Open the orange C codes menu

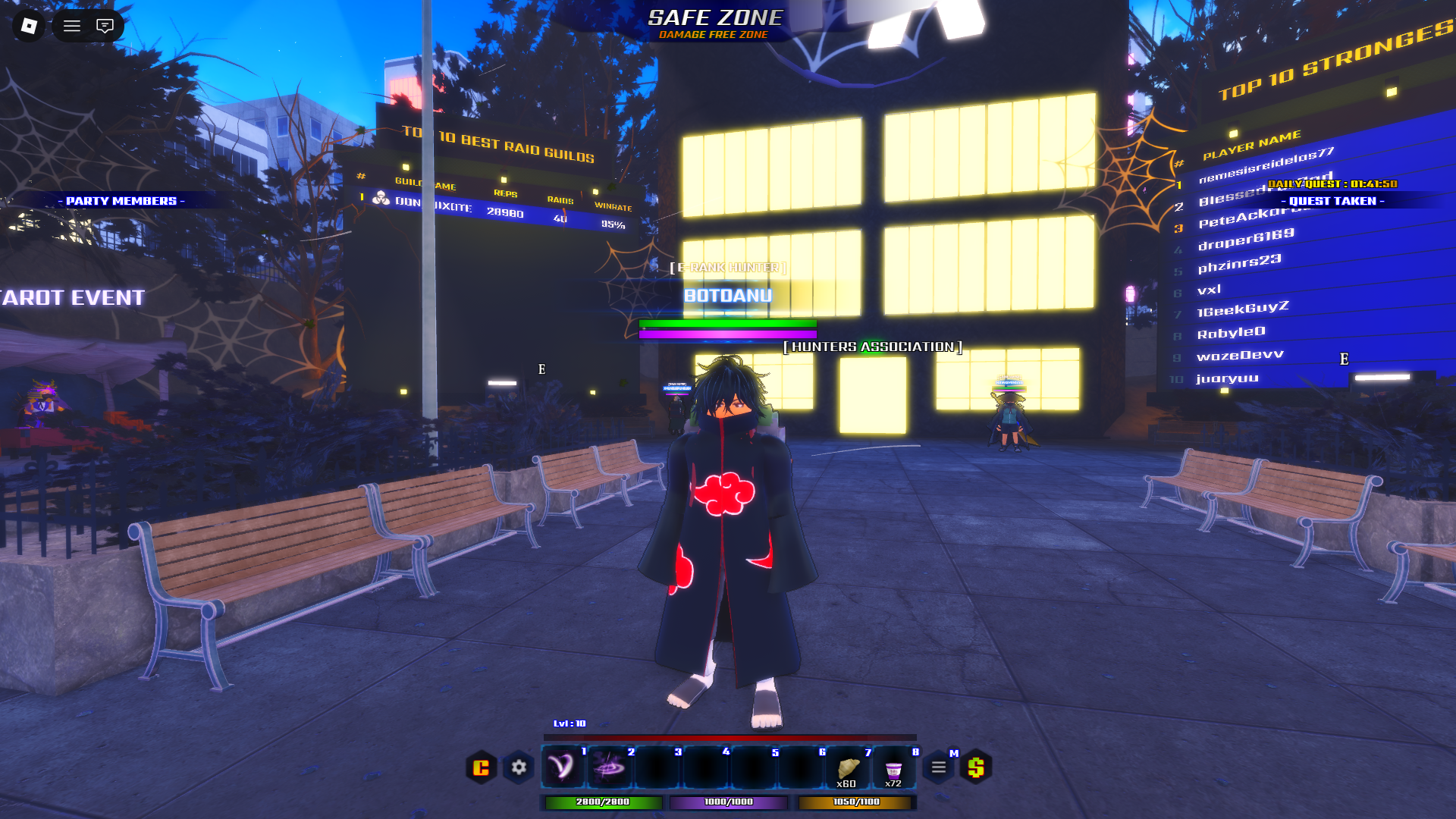pyautogui.click(x=482, y=767)
